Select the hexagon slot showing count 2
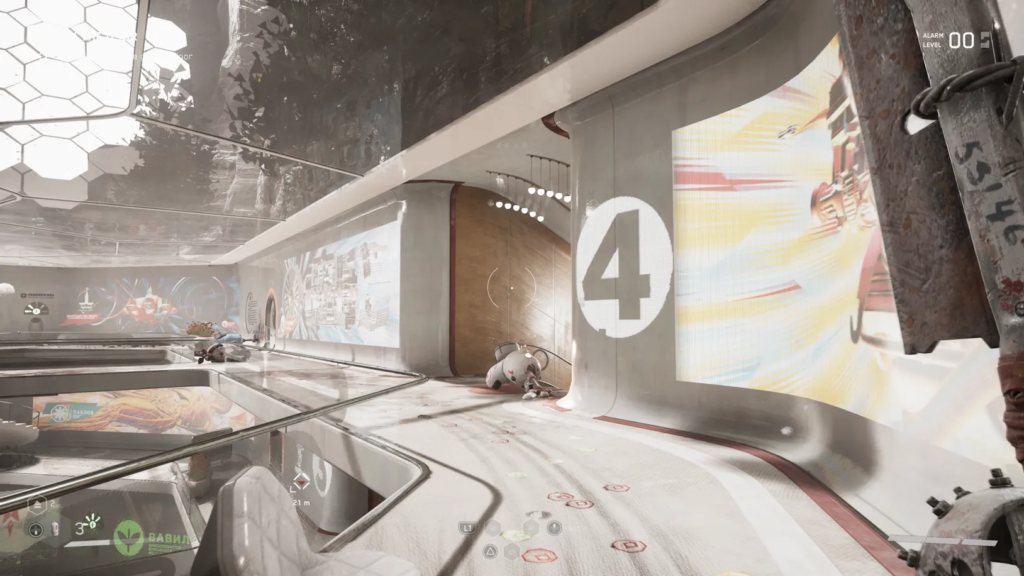 [x=38, y=505]
